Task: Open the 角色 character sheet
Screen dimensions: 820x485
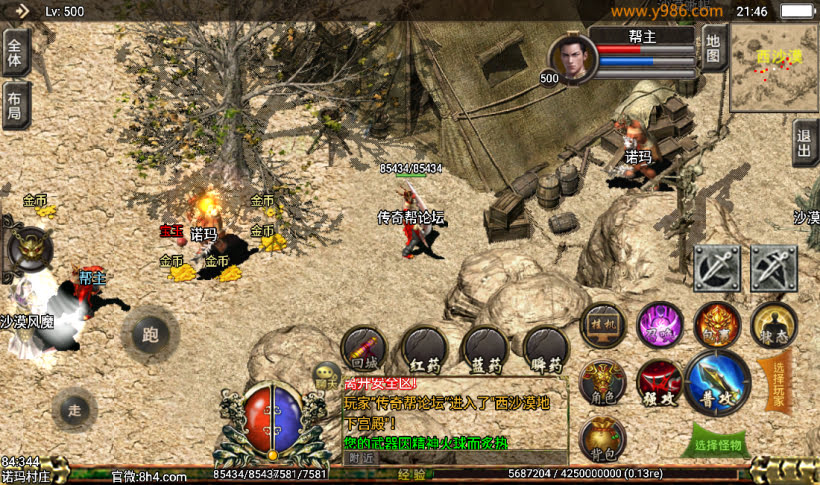Action: pyautogui.click(x=603, y=381)
